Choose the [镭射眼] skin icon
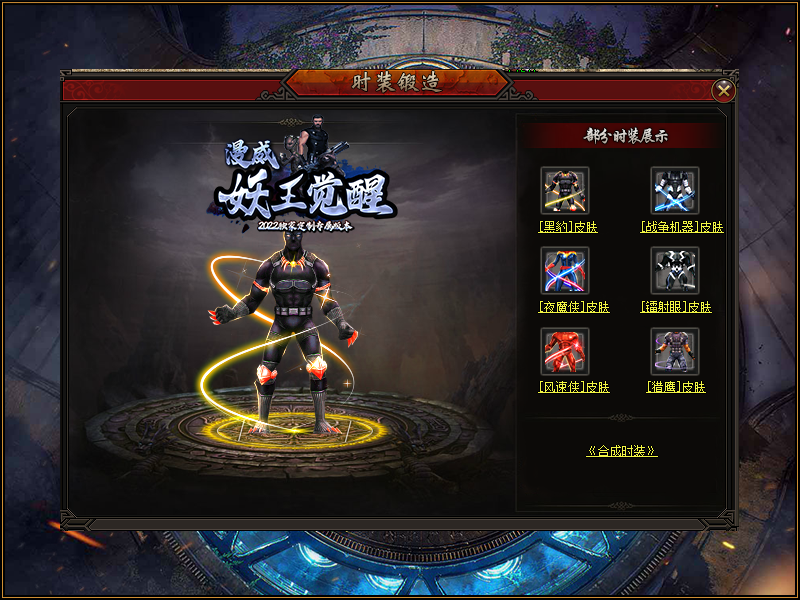800x600 pixels. (x=675, y=270)
